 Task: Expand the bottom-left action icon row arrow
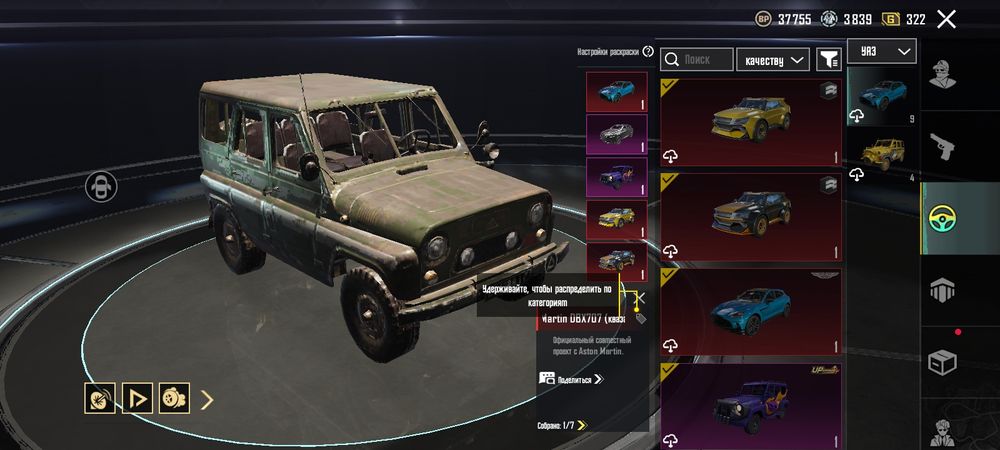207,400
